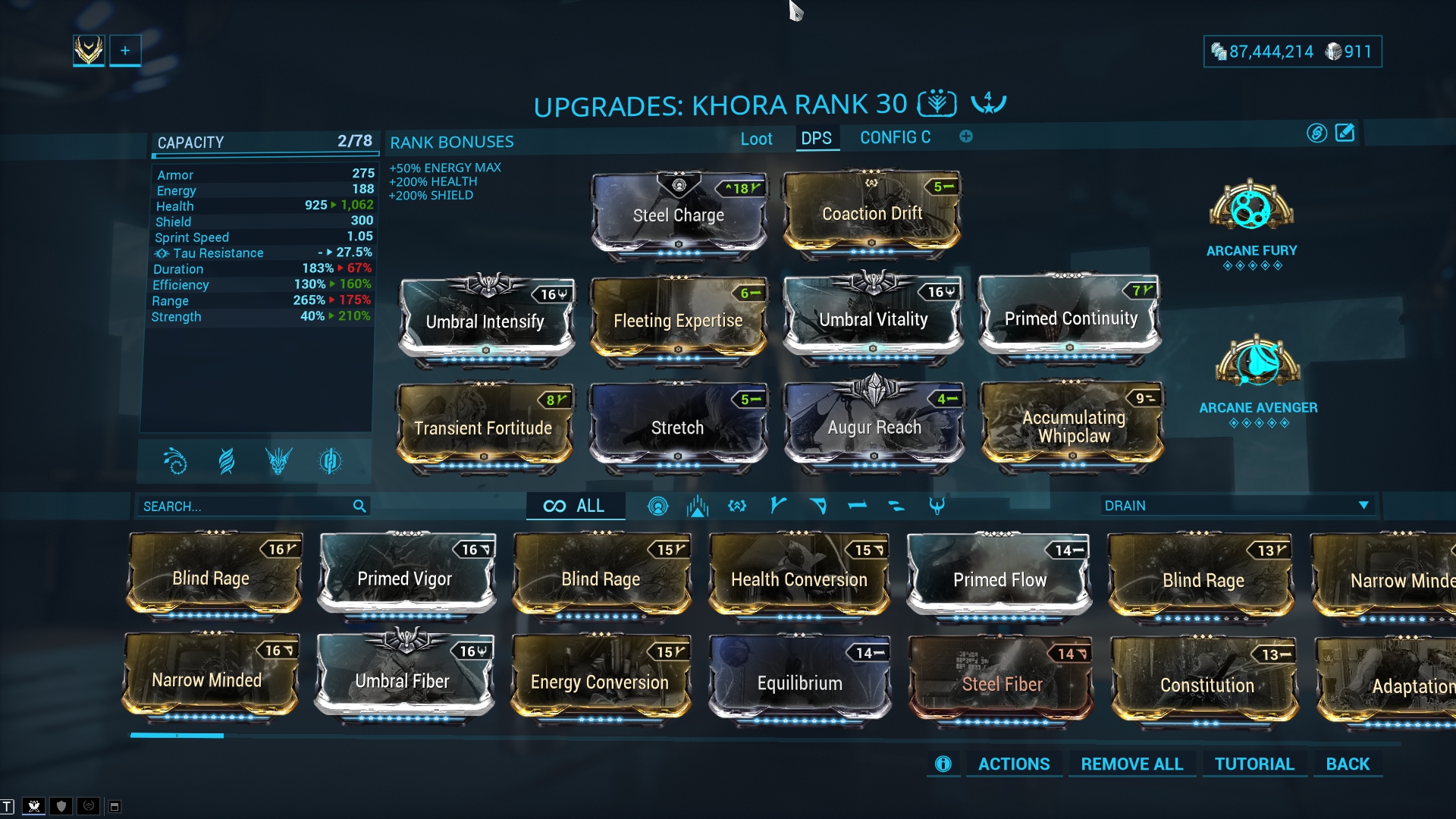Open the Arcane Fury slot
This screenshot has height=819, width=1456.
1251,209
